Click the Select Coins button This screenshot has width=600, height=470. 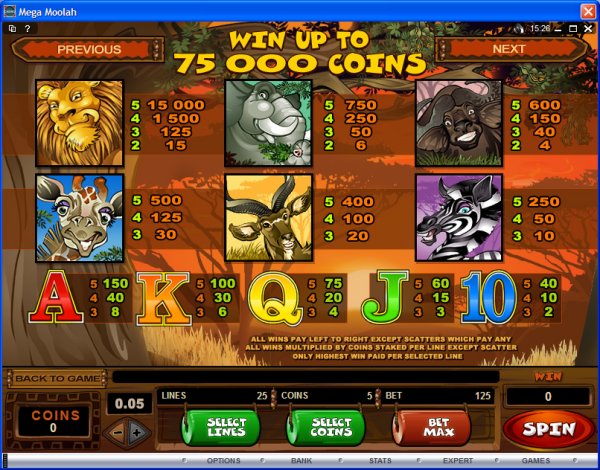tap(329, 428)
